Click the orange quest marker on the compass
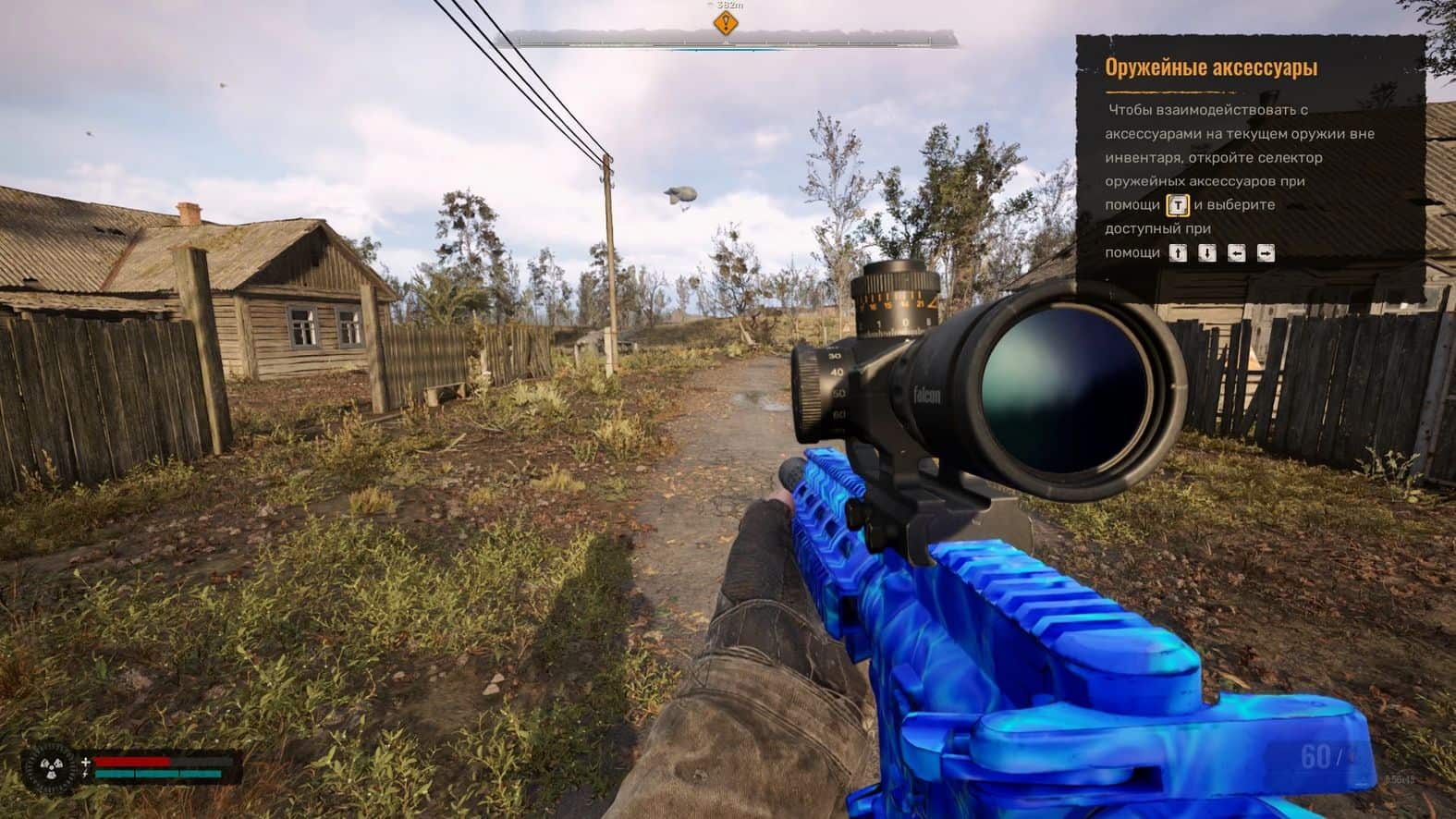The height and width of the screenshot is (819, 1456). [726, 22]
